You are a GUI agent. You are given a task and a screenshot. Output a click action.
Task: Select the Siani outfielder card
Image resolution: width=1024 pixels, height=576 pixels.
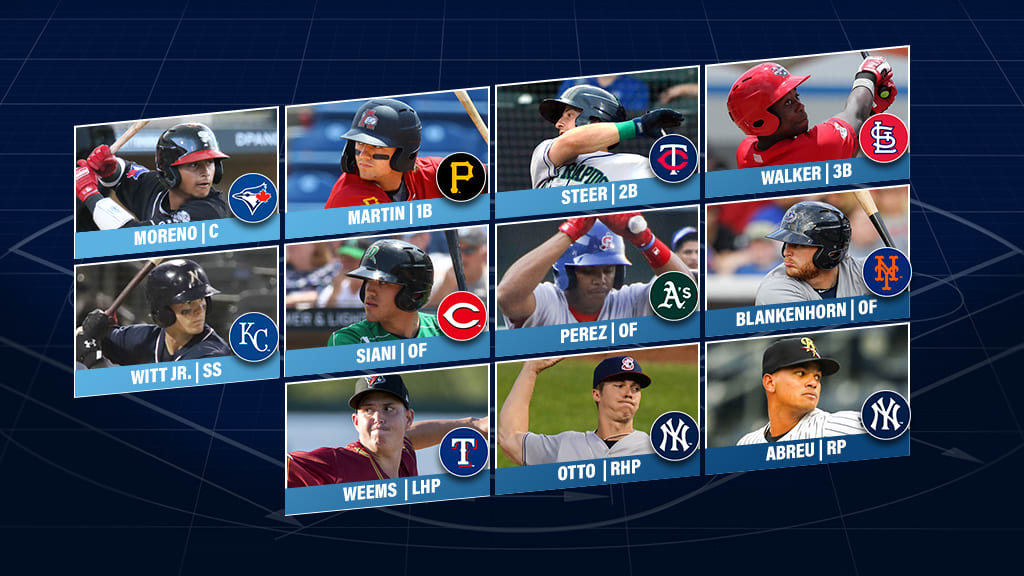(387, 304)
